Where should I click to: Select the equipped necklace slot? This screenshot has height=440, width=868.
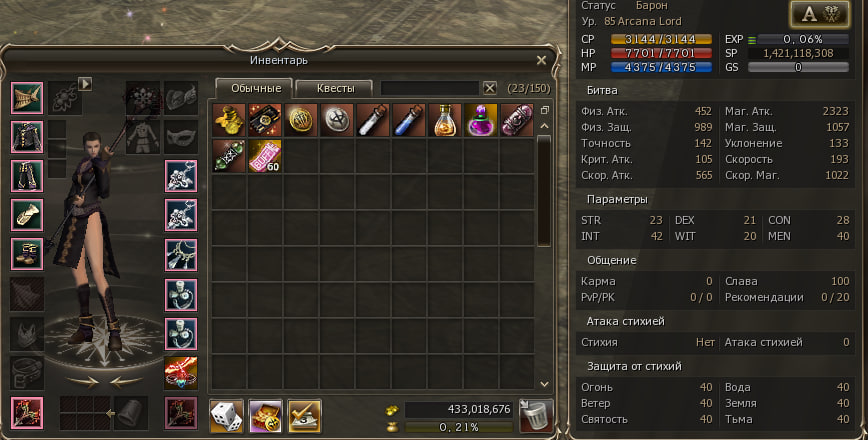tap(181, 254)
